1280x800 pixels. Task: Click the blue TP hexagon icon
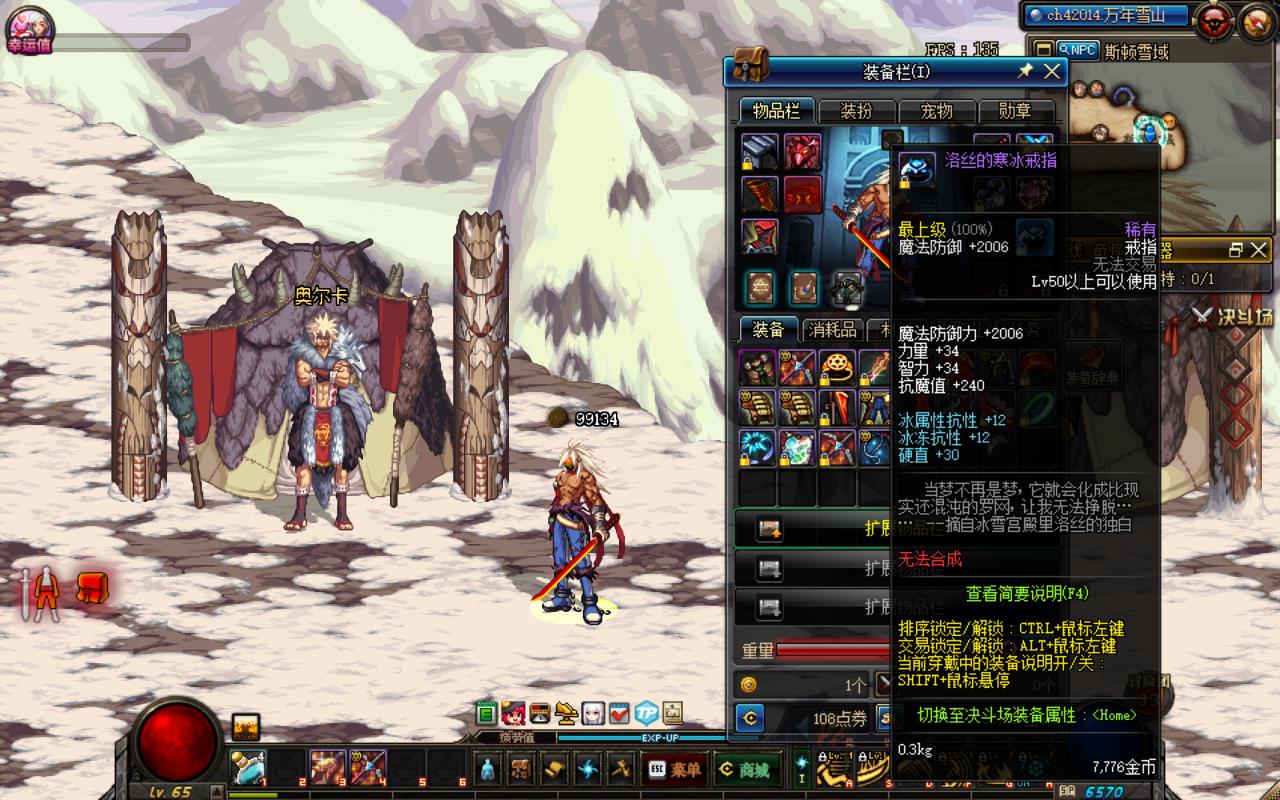pos(646,713)
